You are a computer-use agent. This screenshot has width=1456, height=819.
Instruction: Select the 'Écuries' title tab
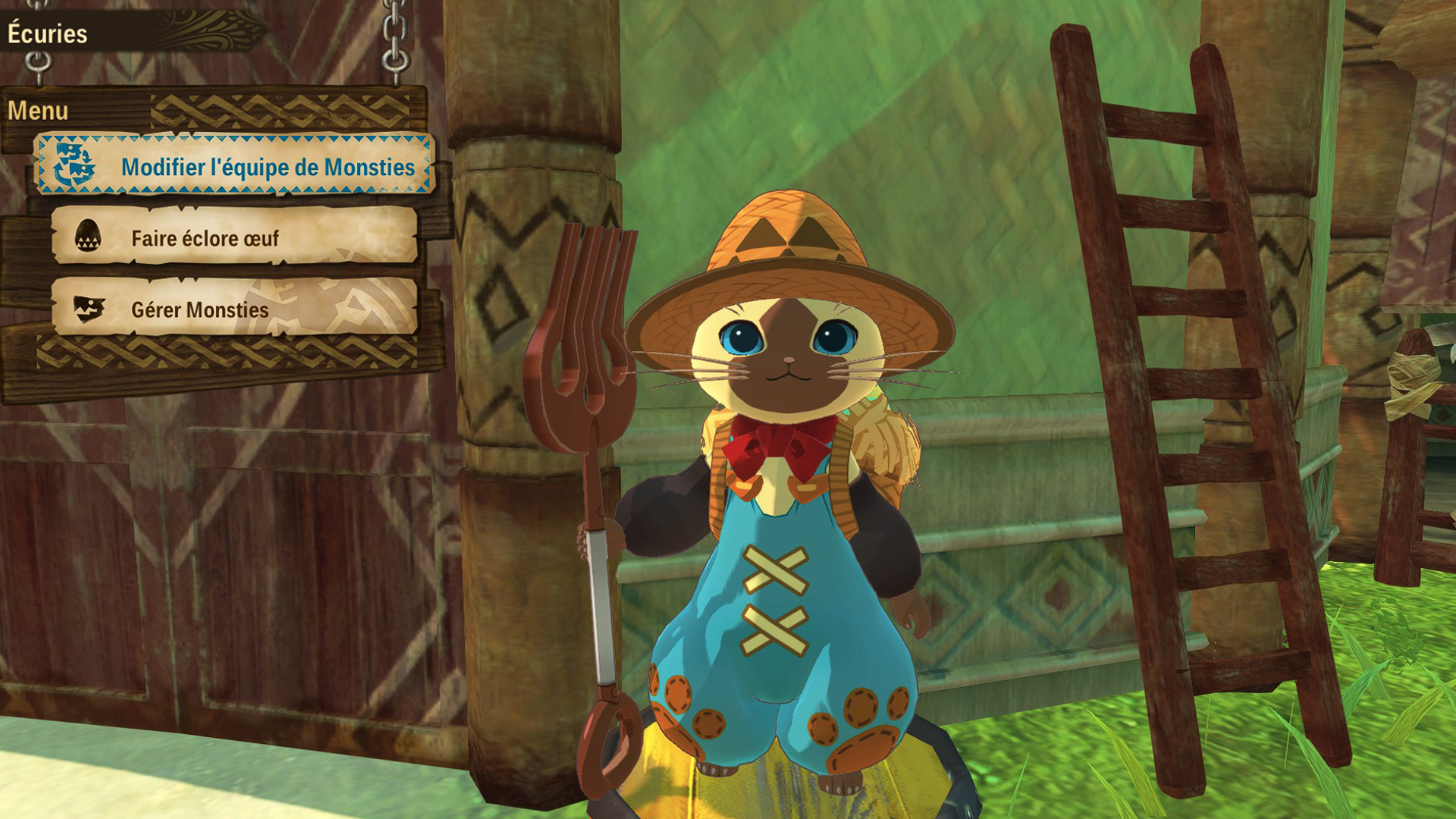click(48, 32)
